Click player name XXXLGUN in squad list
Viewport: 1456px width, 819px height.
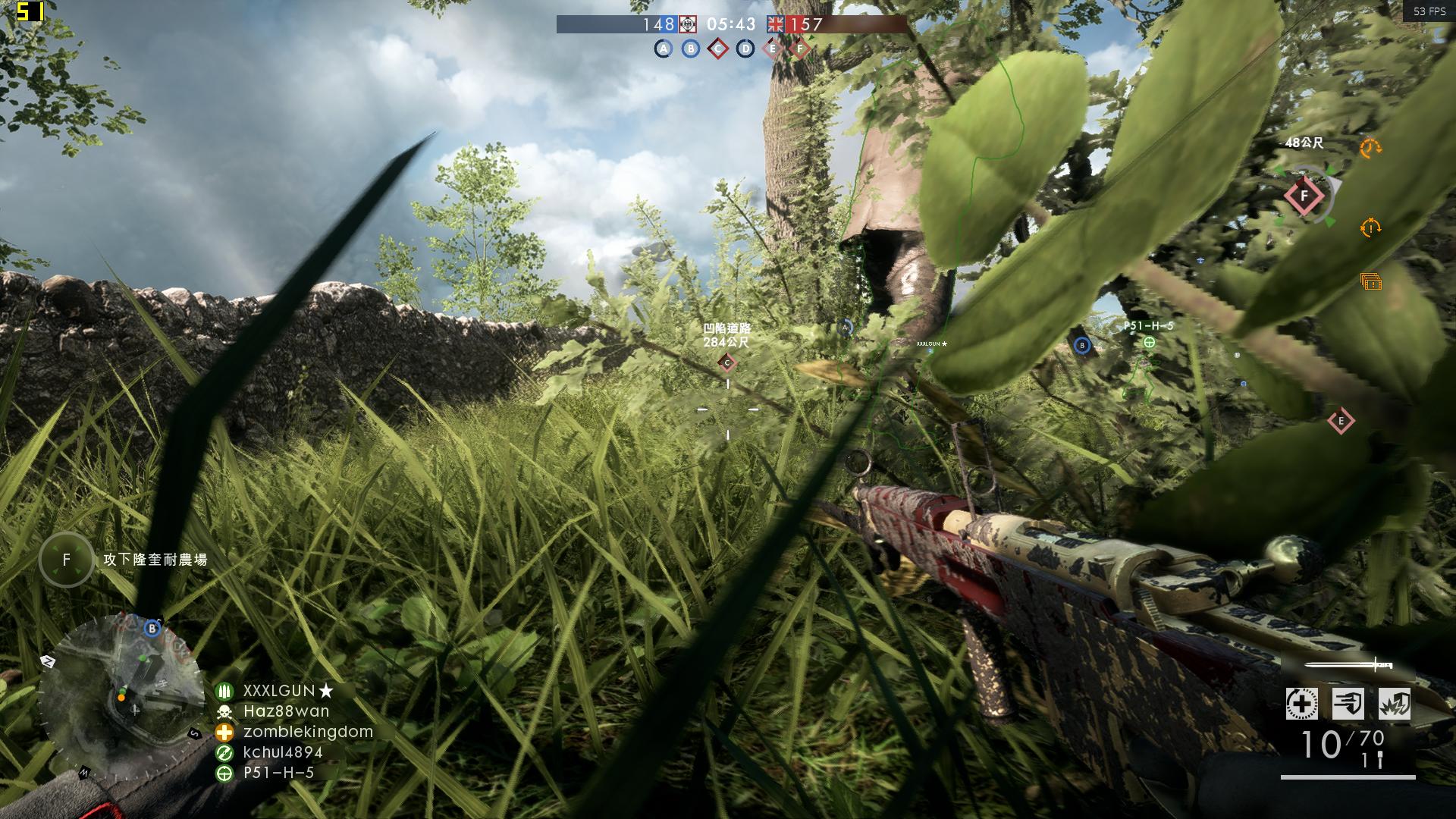coord(278,691)
